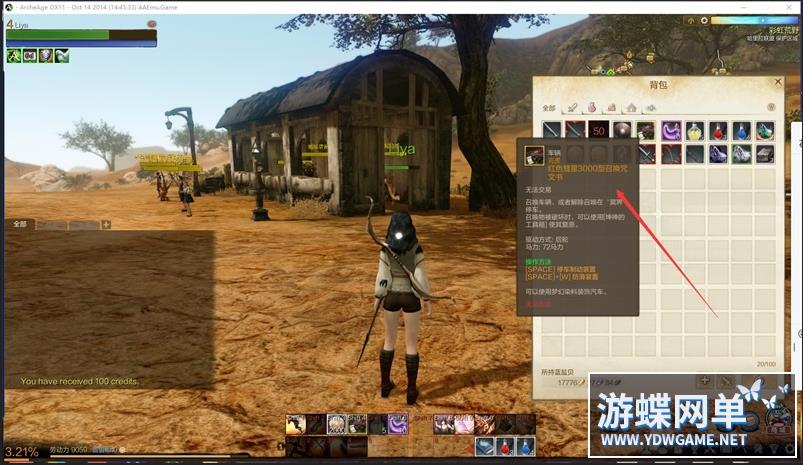Click the green claw buff icon
The height and width of the screenshot is (465, 803).
click(x=13, y=56)
